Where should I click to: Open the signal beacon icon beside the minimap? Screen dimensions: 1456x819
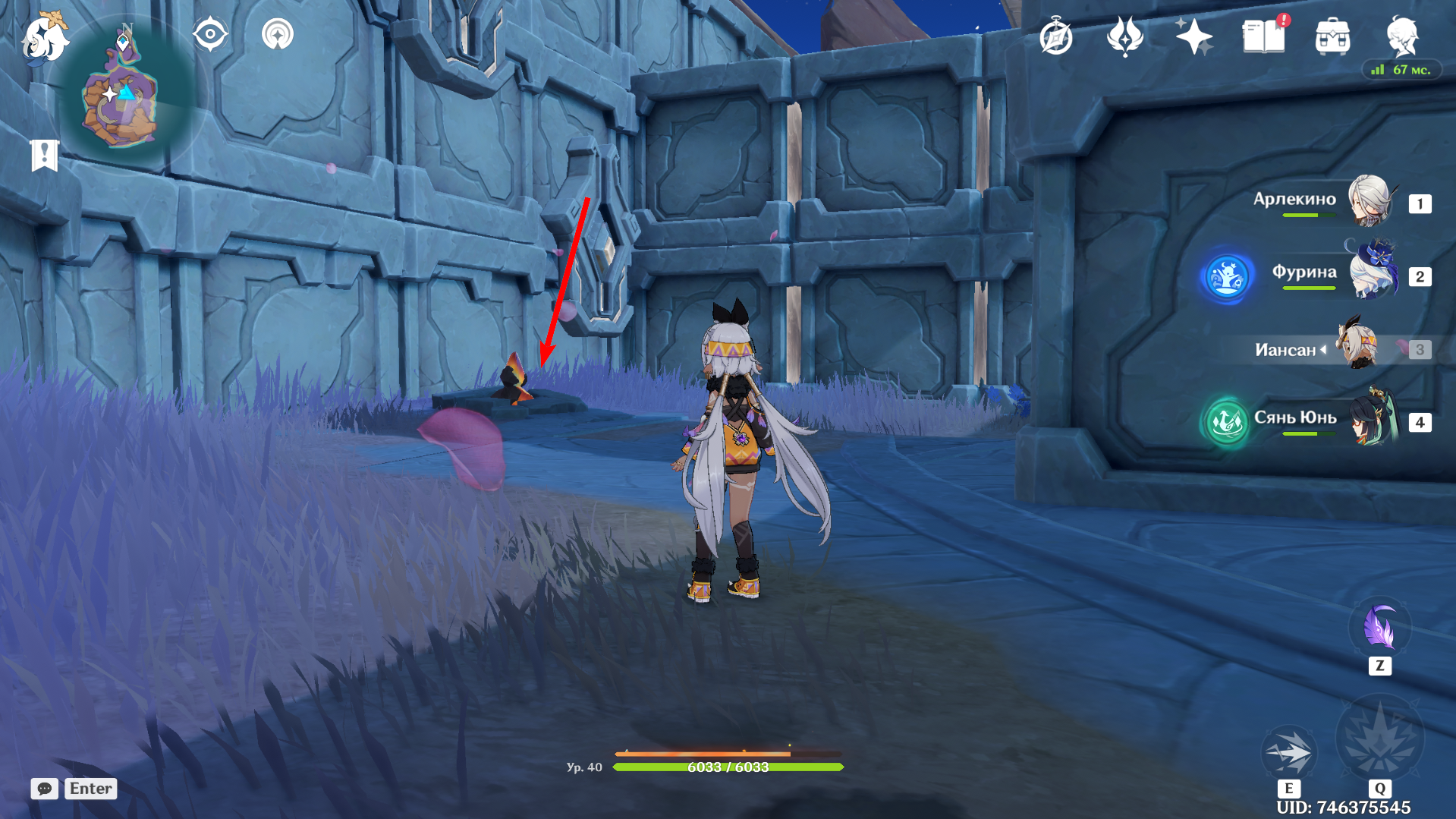click(277, 35)
